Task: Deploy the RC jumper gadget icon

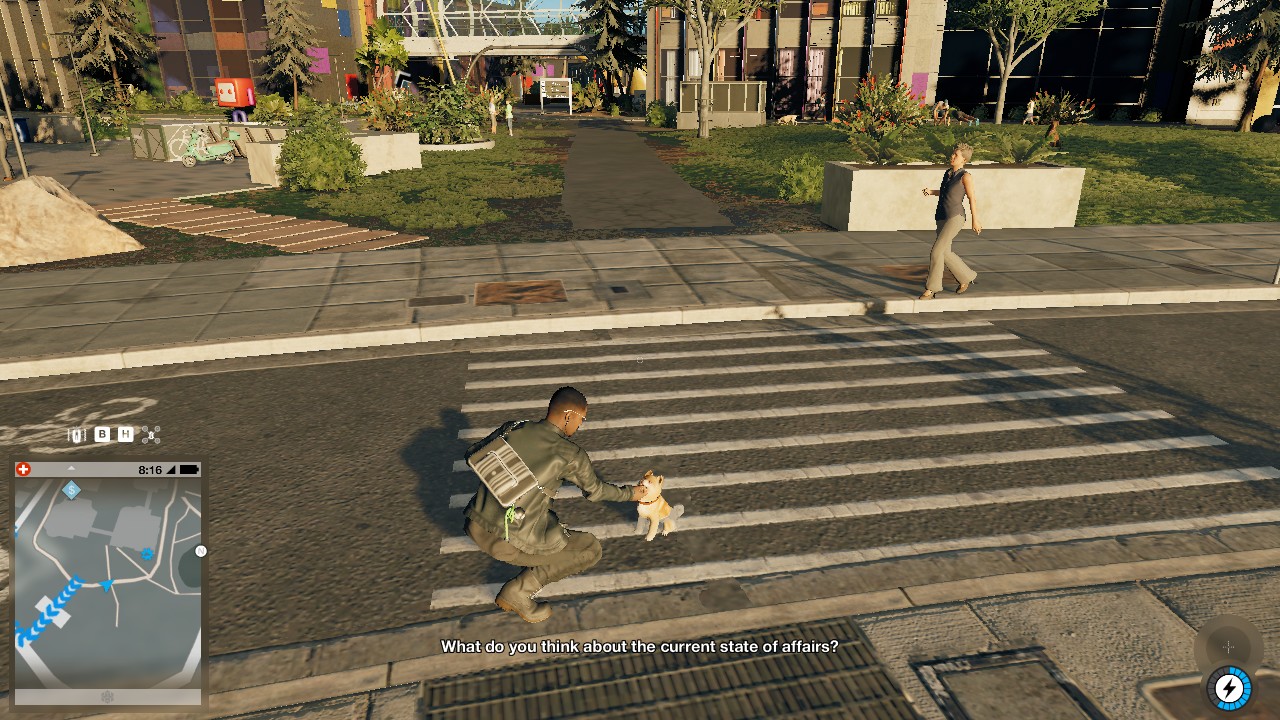Action: [77, 435]
